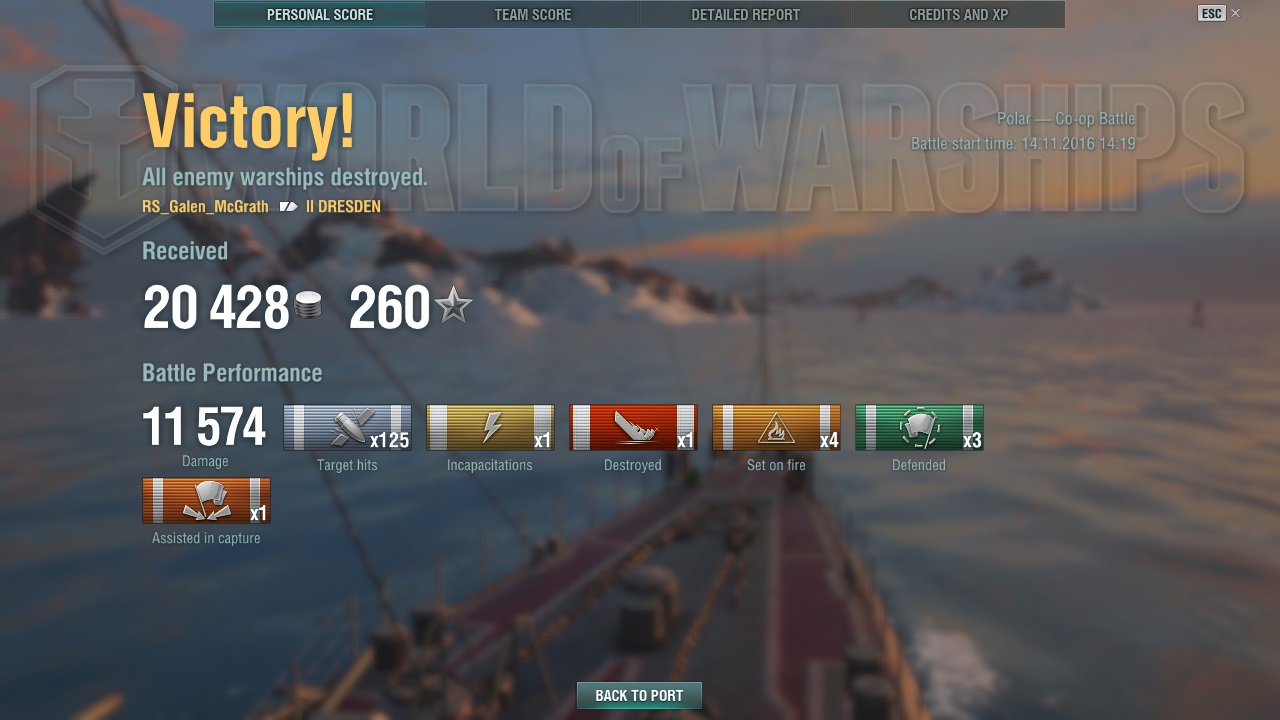Click the Back to Port button

[x=639, y=695]
